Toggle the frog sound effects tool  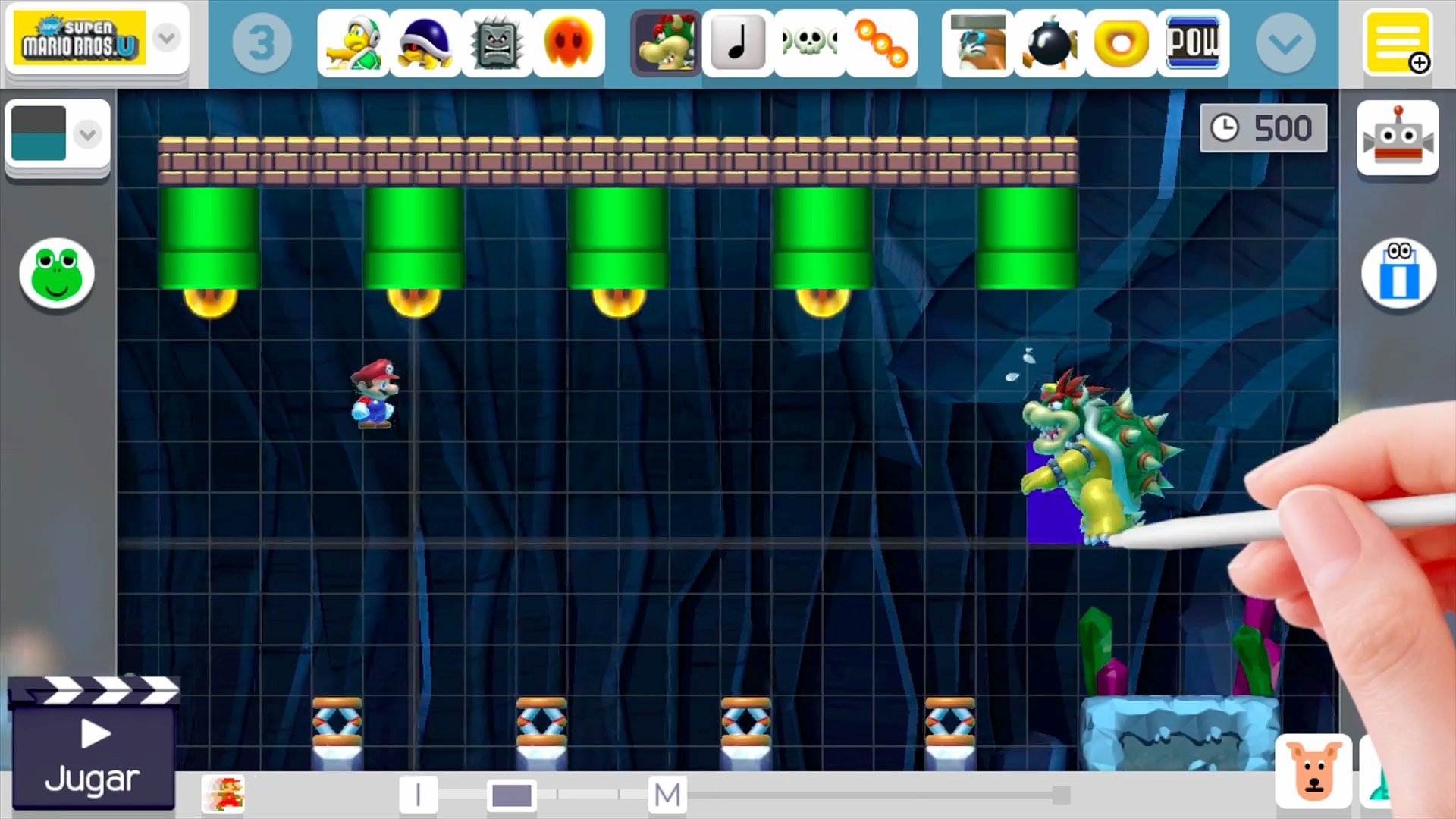click(57, 275)
